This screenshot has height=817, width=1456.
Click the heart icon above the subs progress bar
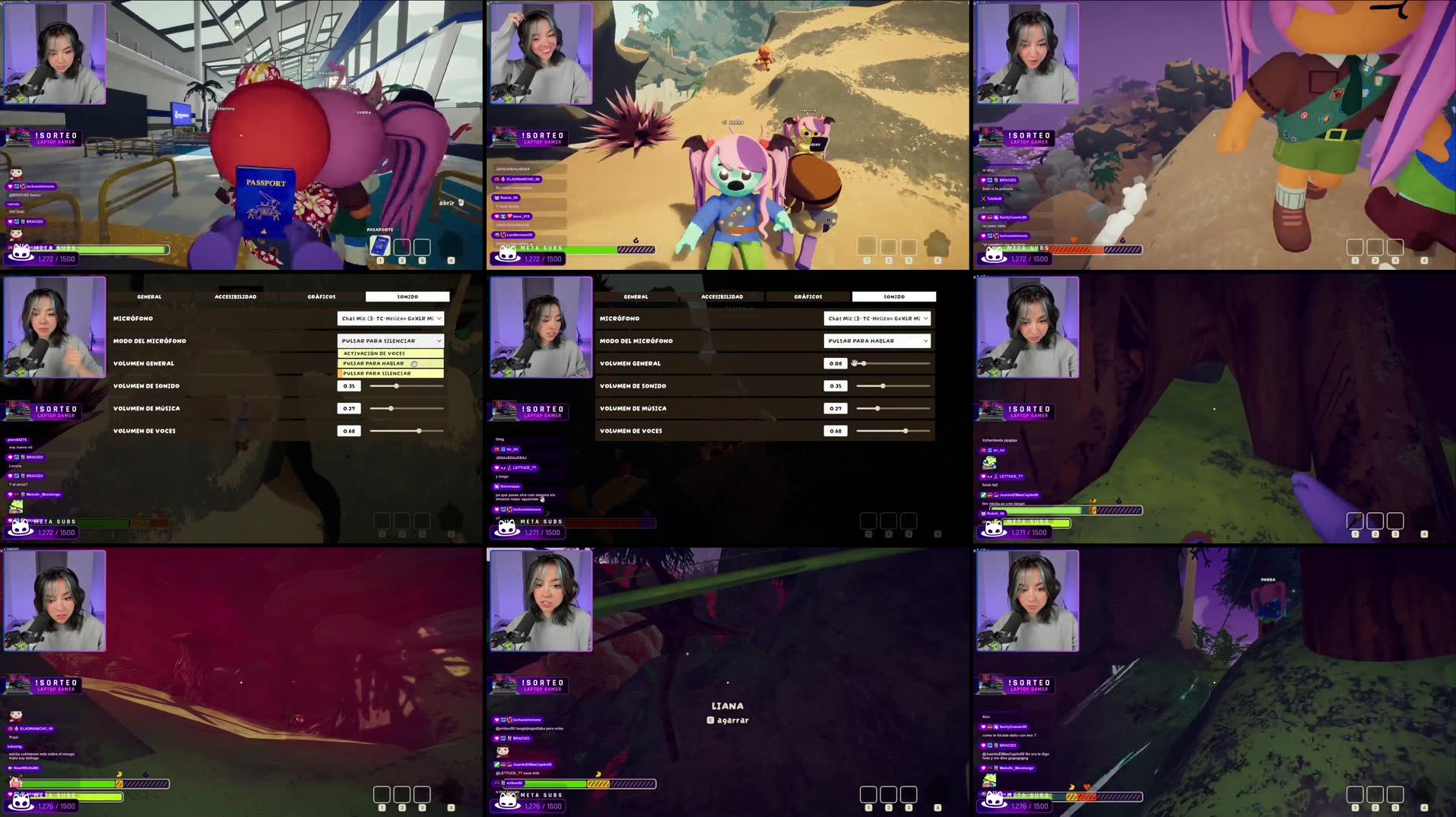click(x=1087, y=787)
